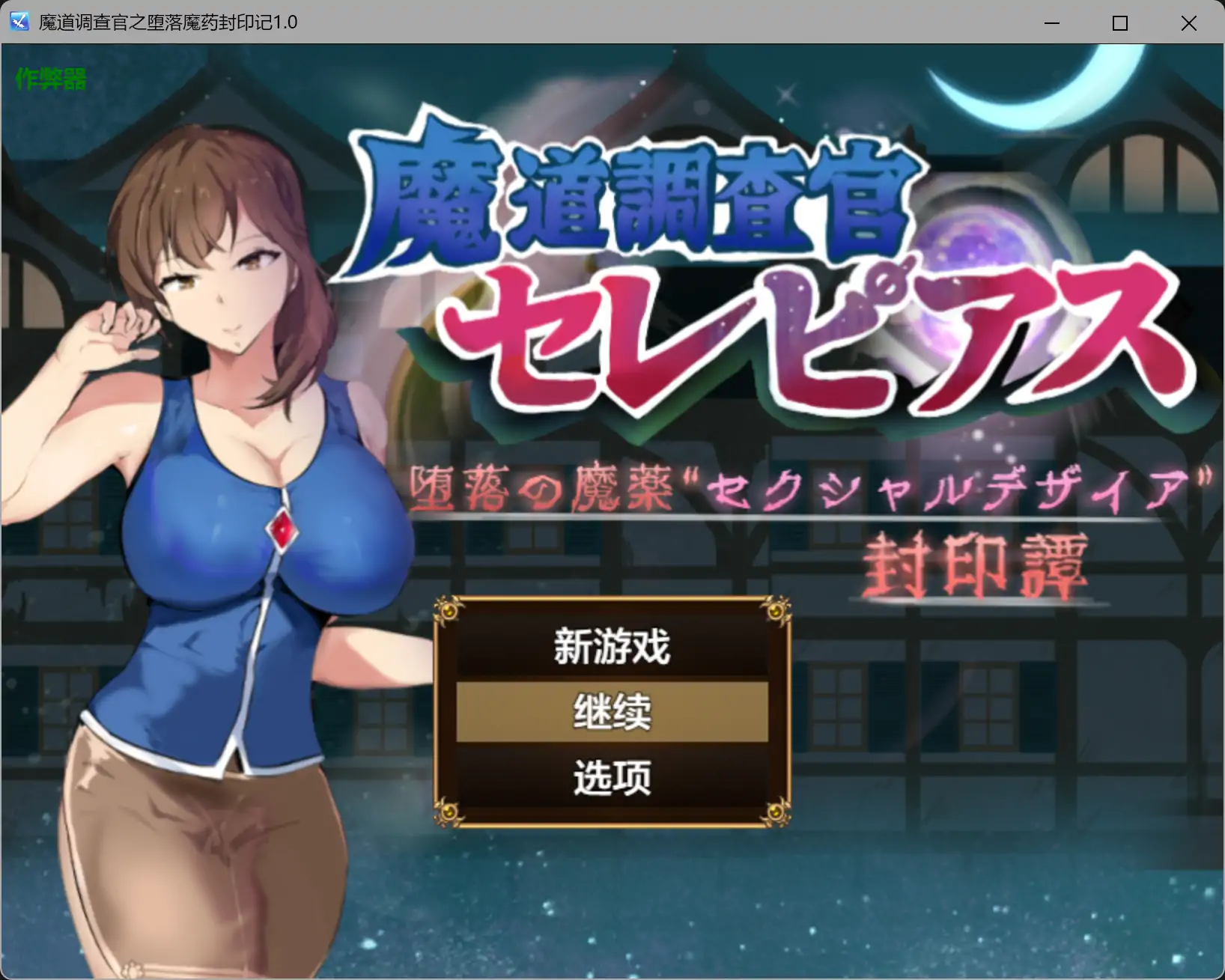Minimize the game window
This screenshot has width=1225, height=980.
tap(1052, 23)
